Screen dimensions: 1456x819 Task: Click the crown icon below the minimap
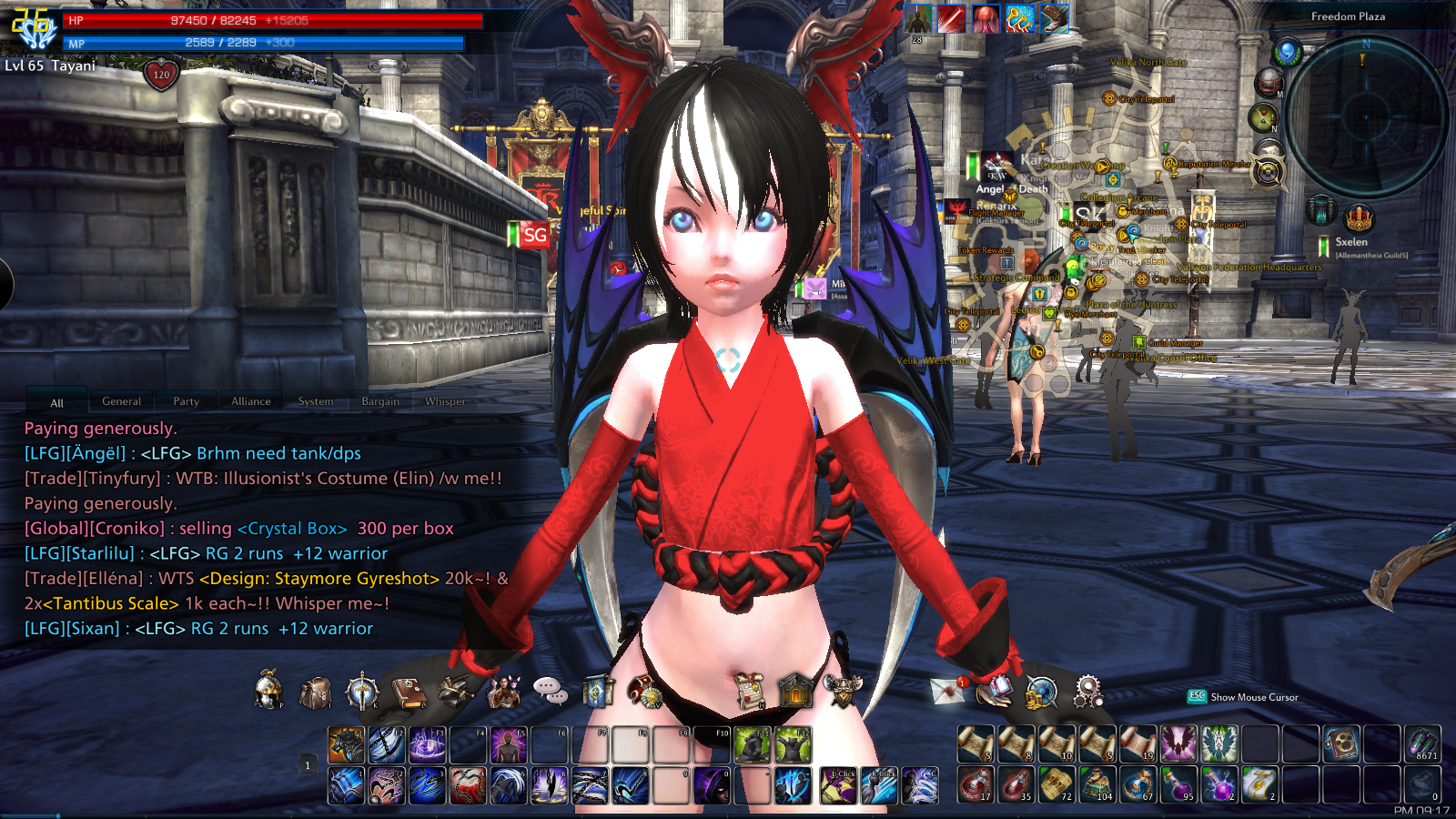[1359, 218]
